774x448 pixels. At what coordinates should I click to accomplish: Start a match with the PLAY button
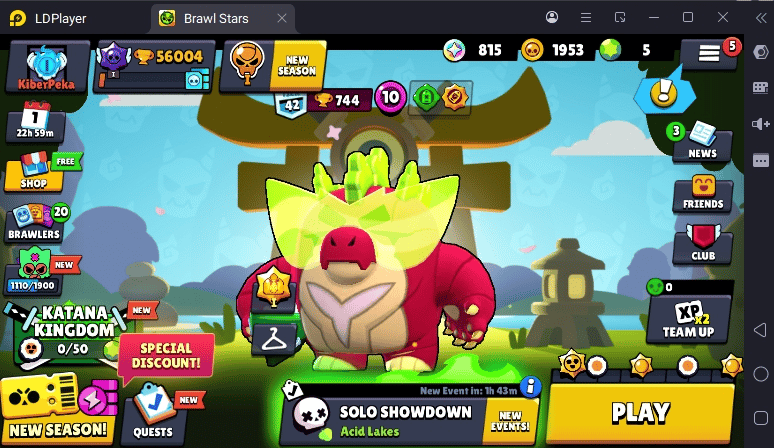pyautogui.click(x=640, y=411)
